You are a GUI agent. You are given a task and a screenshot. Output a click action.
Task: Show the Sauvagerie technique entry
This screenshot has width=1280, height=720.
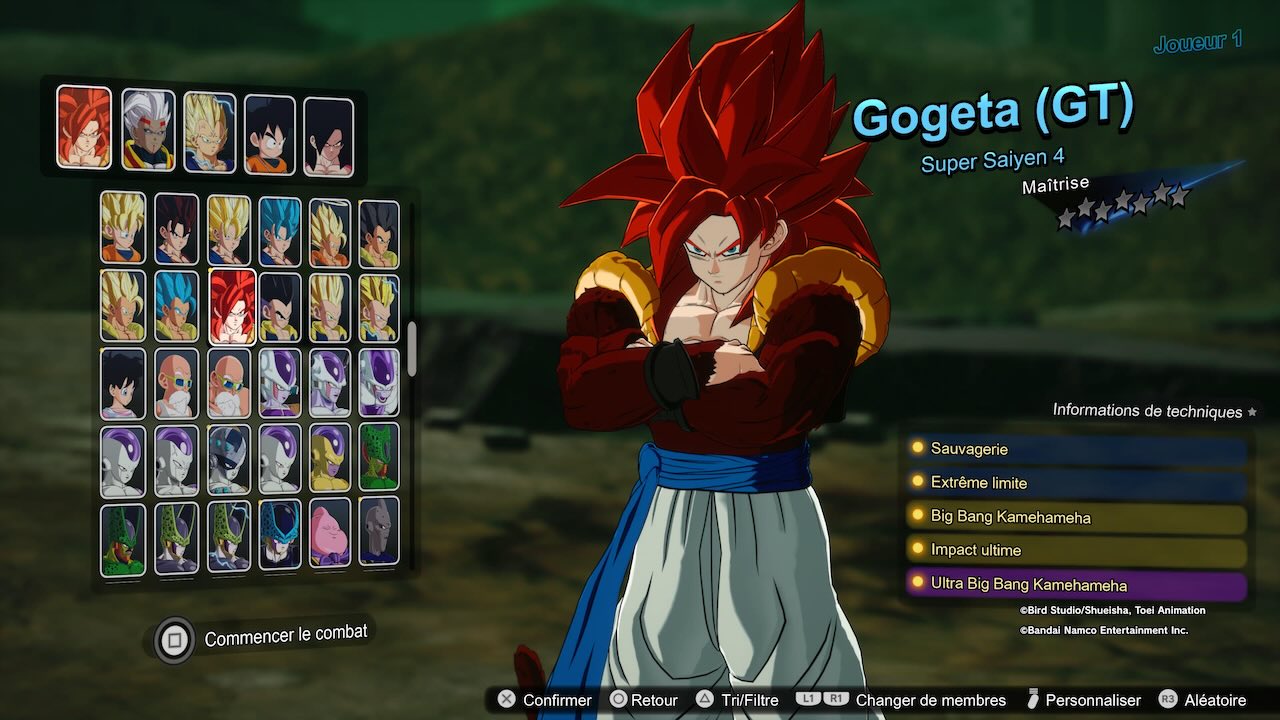pyautogui.click(x=1076, y=449)
